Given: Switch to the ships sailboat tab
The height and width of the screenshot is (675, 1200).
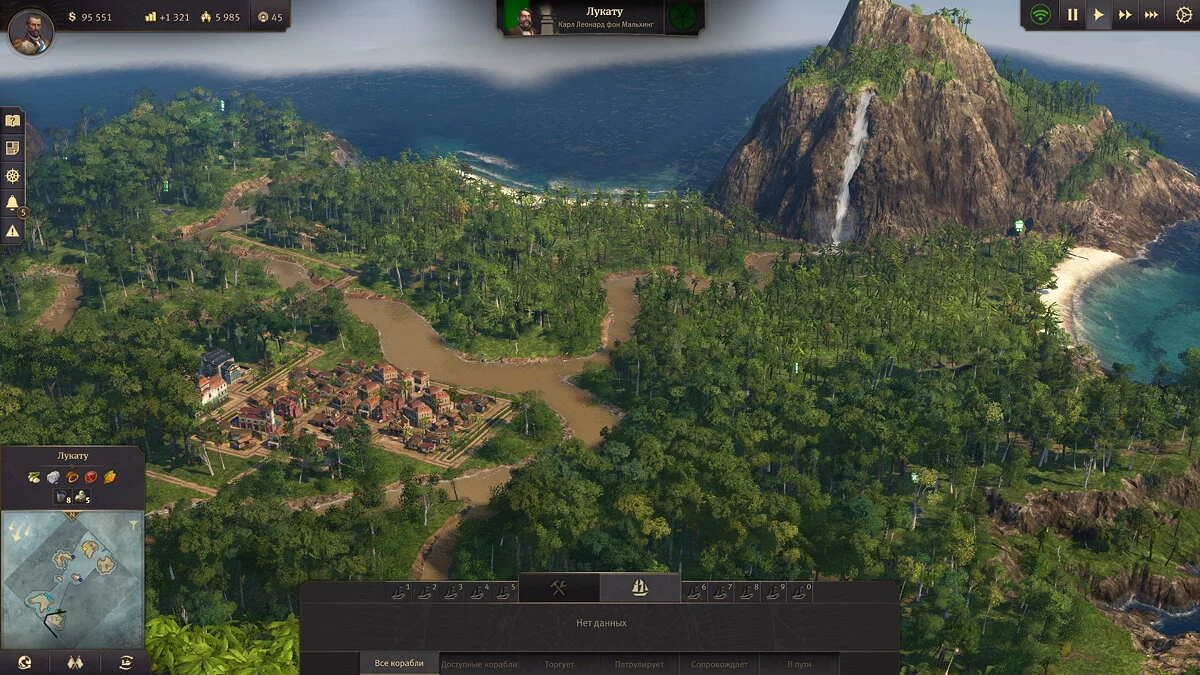Looking at the screenshot, I should [x=640, y=588].
